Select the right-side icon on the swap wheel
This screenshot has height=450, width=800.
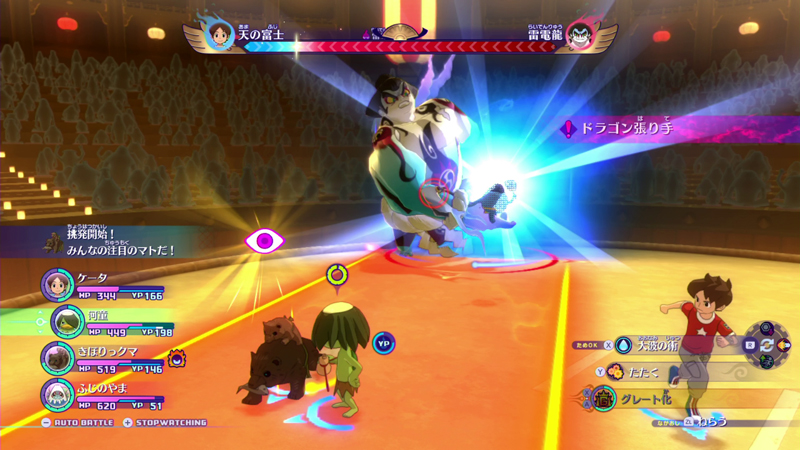(785, 344)
